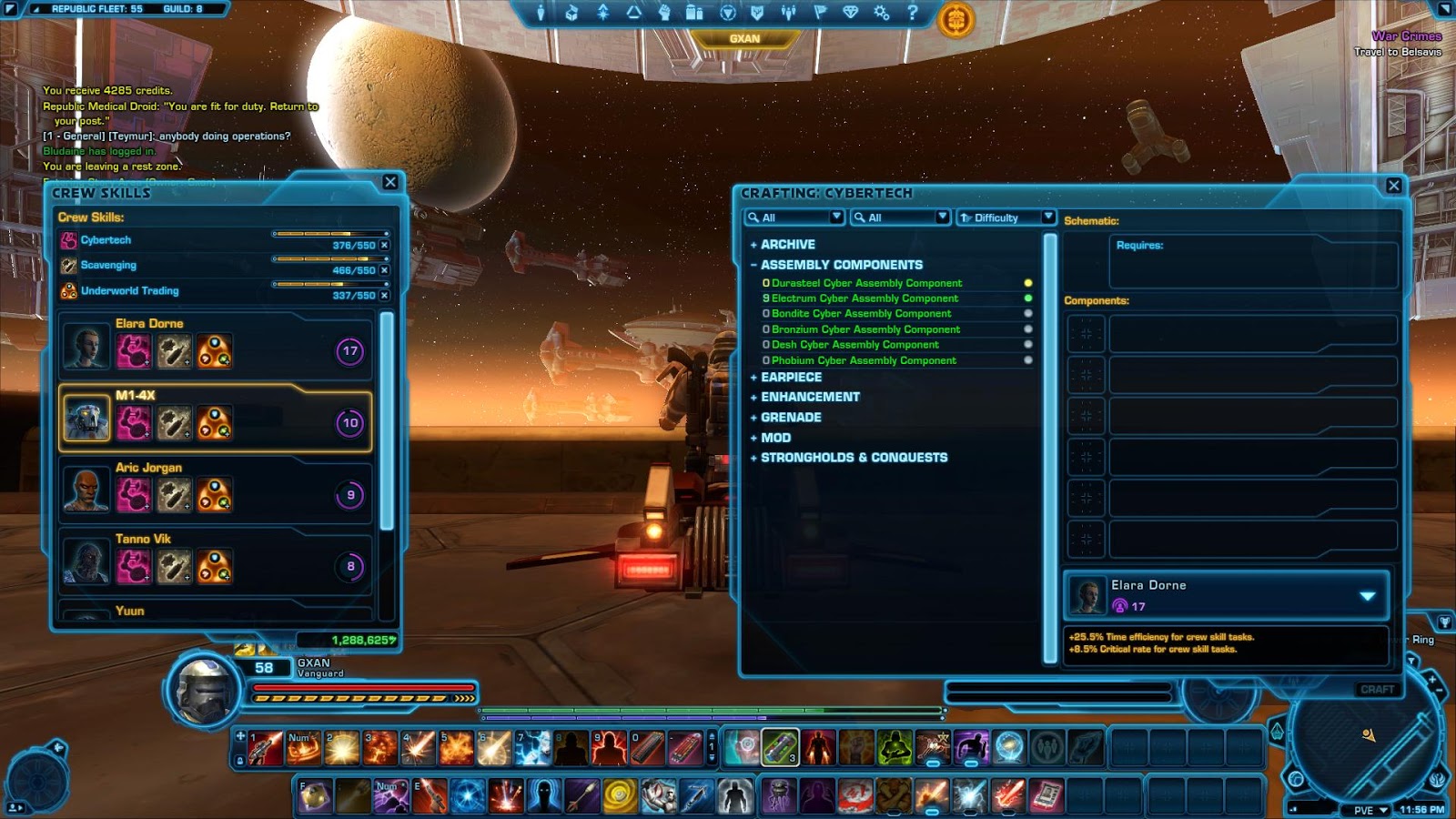The height and width of the screenshot is (819, 1456).
Task: Expand Strongholds & Conquests category
Action: (x=853, y=458)
